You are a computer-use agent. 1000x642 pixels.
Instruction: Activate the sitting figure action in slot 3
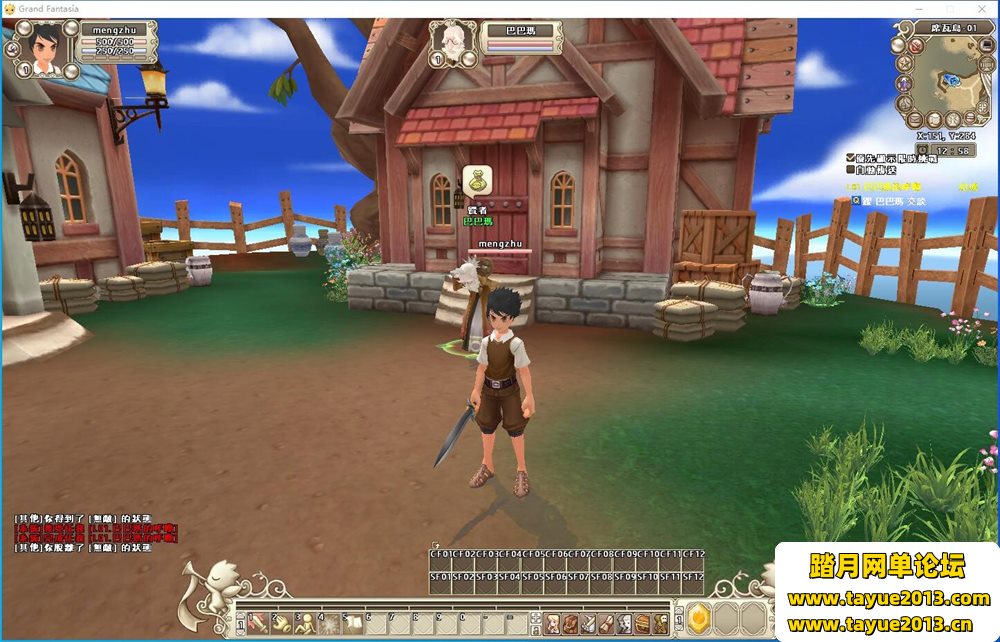304,623
